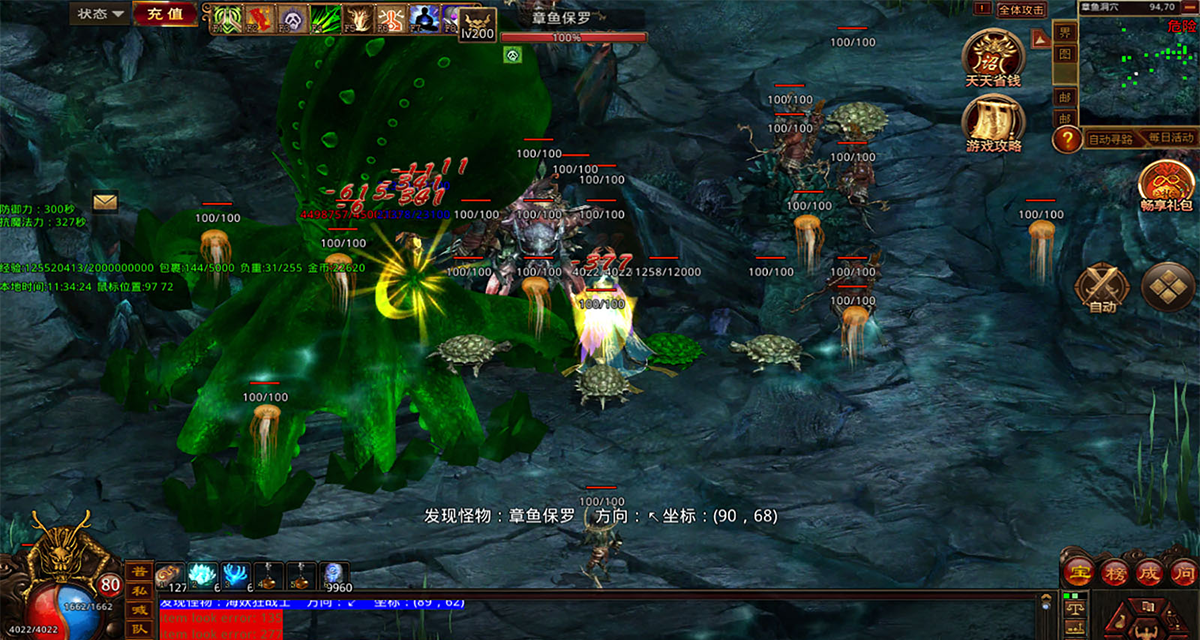
Task: Open the 成 achievements round button
Action: (x=1148, y=572)
